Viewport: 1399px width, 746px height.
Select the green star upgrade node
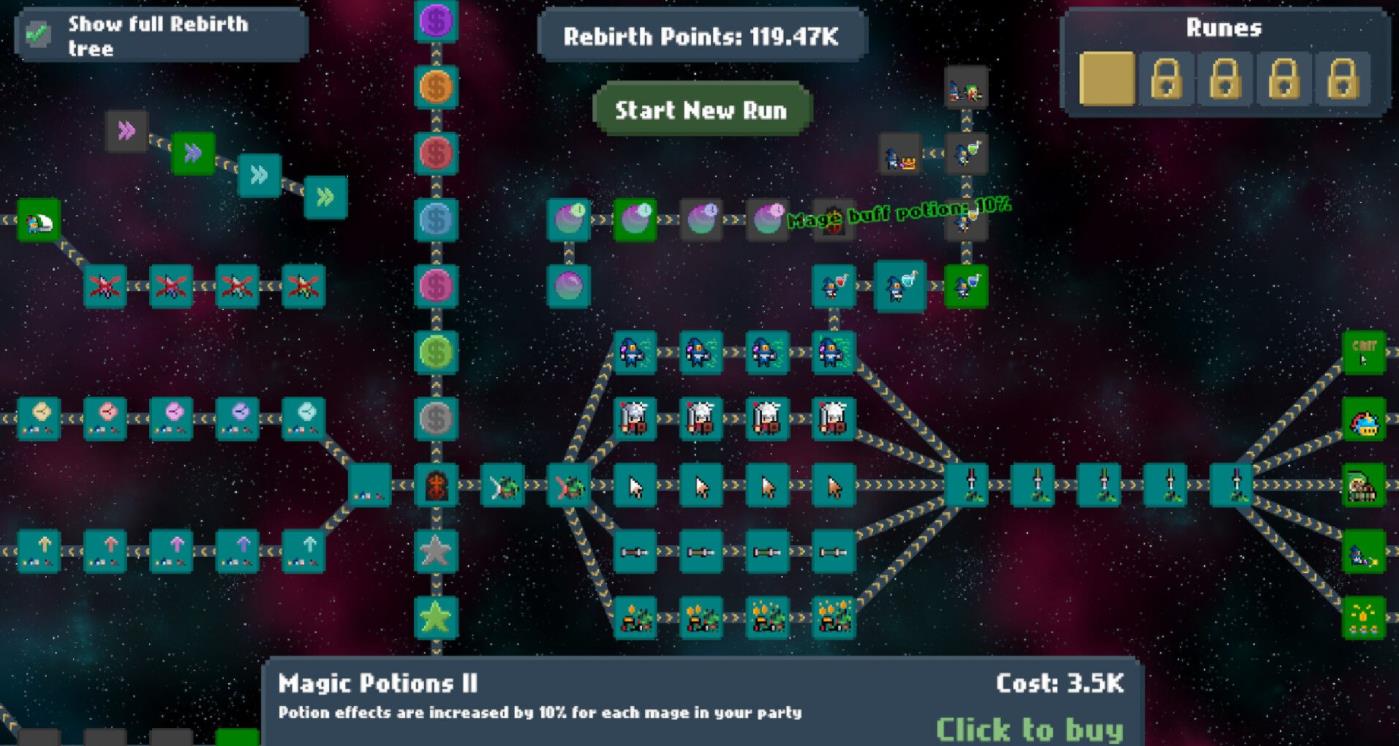pyautogui.click(x=436, y=617)
